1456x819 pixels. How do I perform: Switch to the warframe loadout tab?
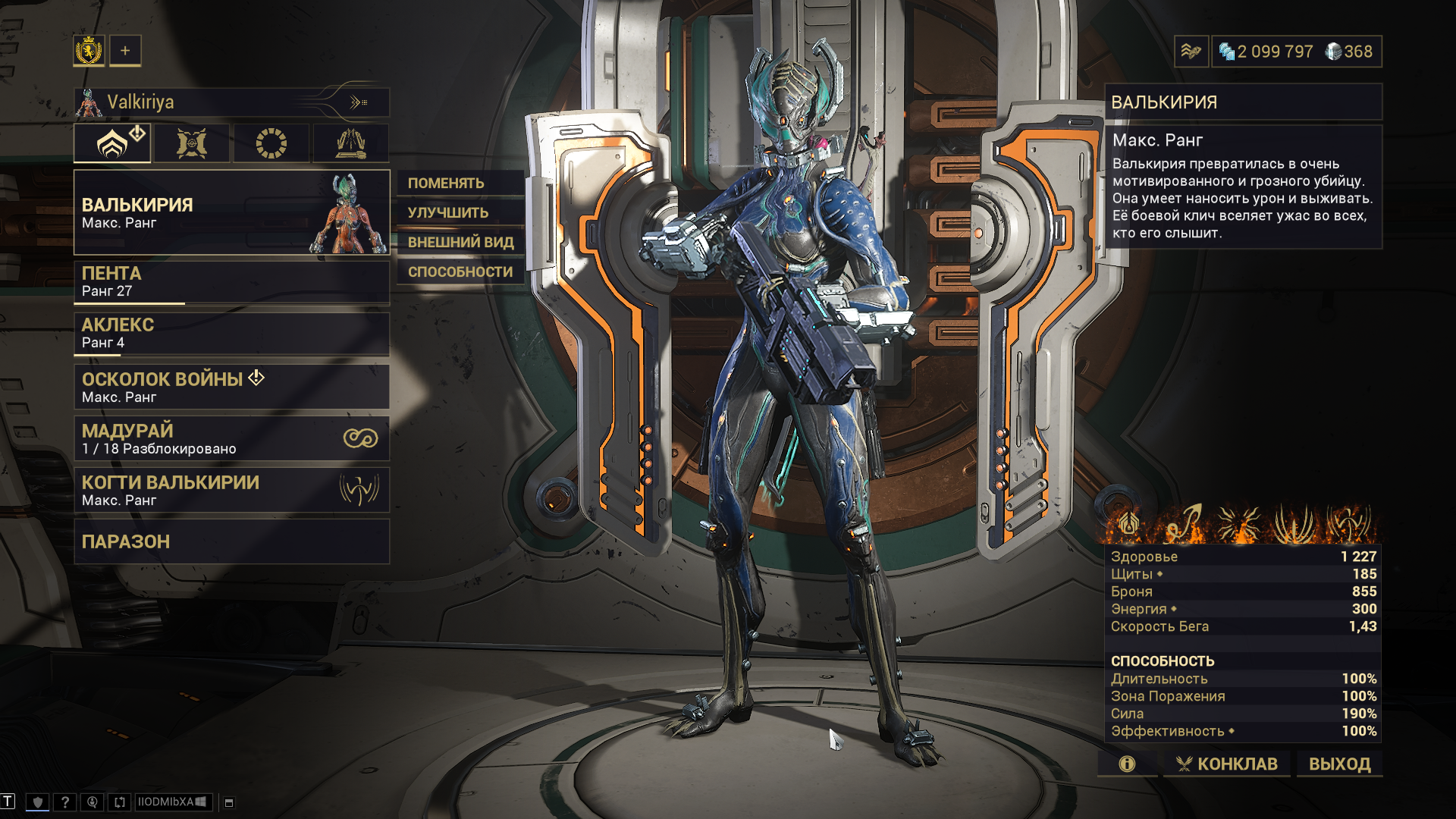pyautogui.click(x=112, y=143)
